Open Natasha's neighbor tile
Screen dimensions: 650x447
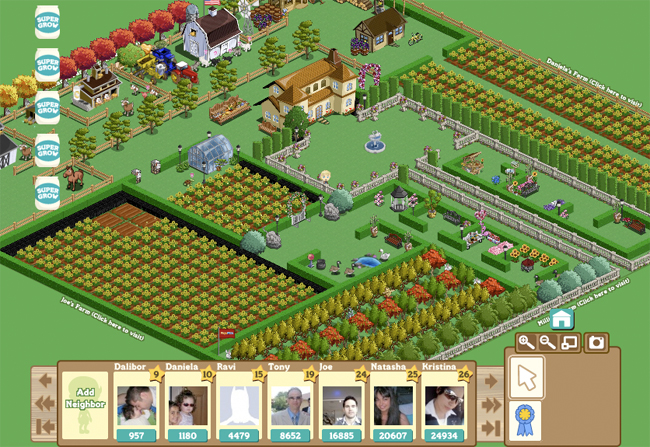[392, 406]
